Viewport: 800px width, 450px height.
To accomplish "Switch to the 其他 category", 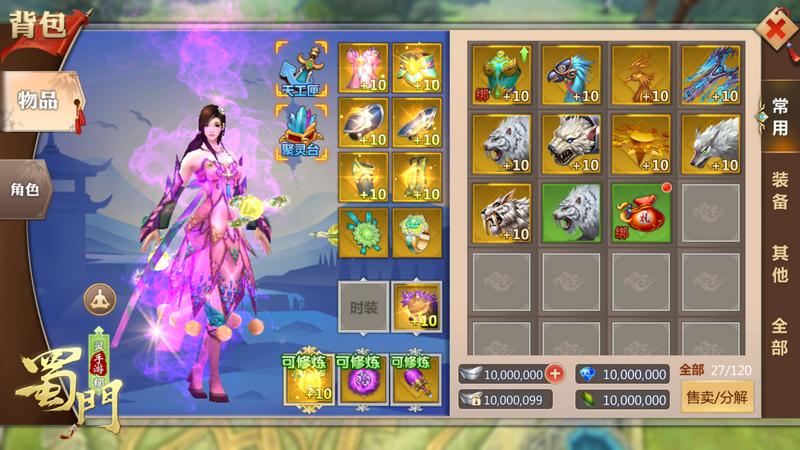I will [779, 262].
